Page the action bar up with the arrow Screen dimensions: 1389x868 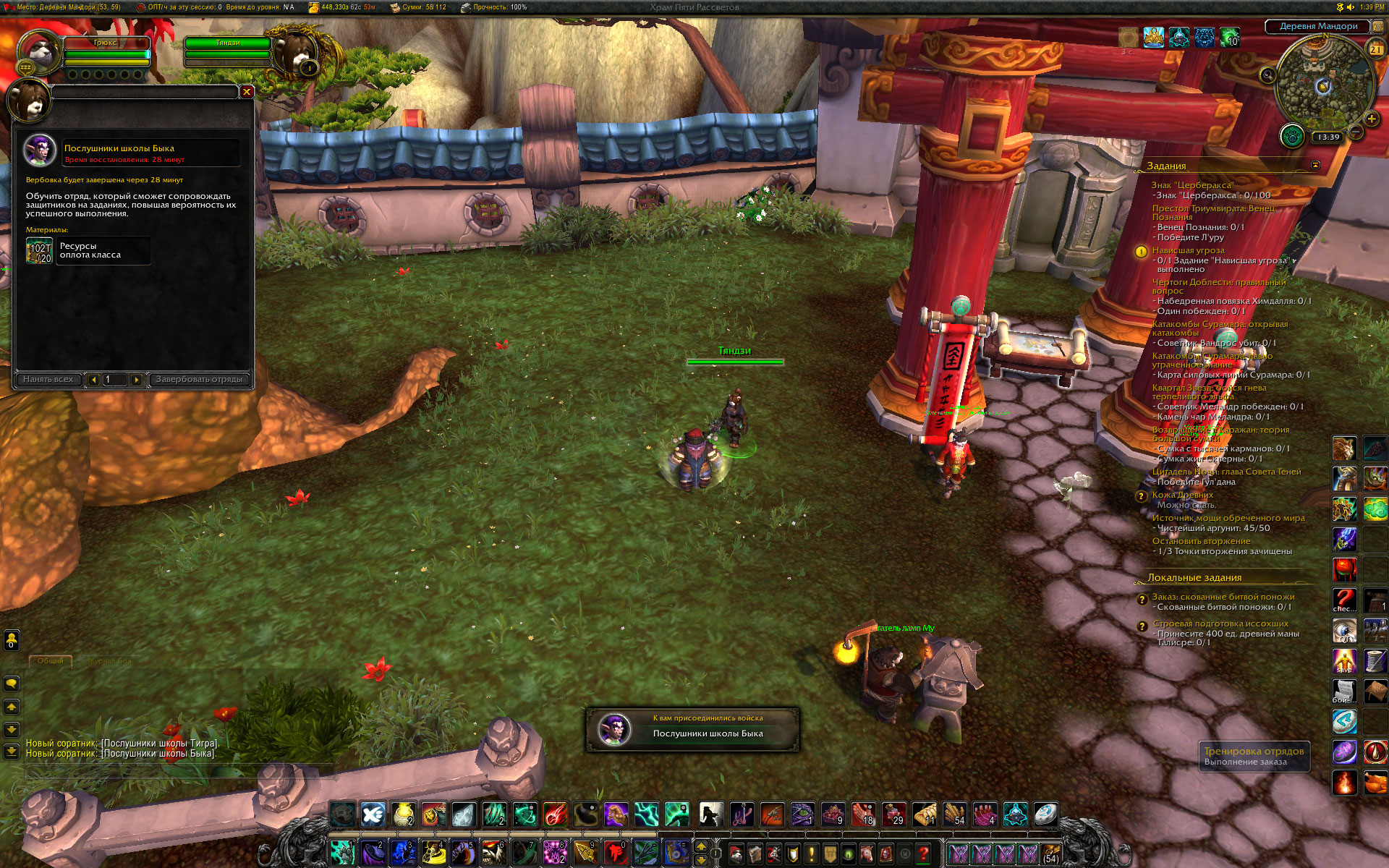701,846
